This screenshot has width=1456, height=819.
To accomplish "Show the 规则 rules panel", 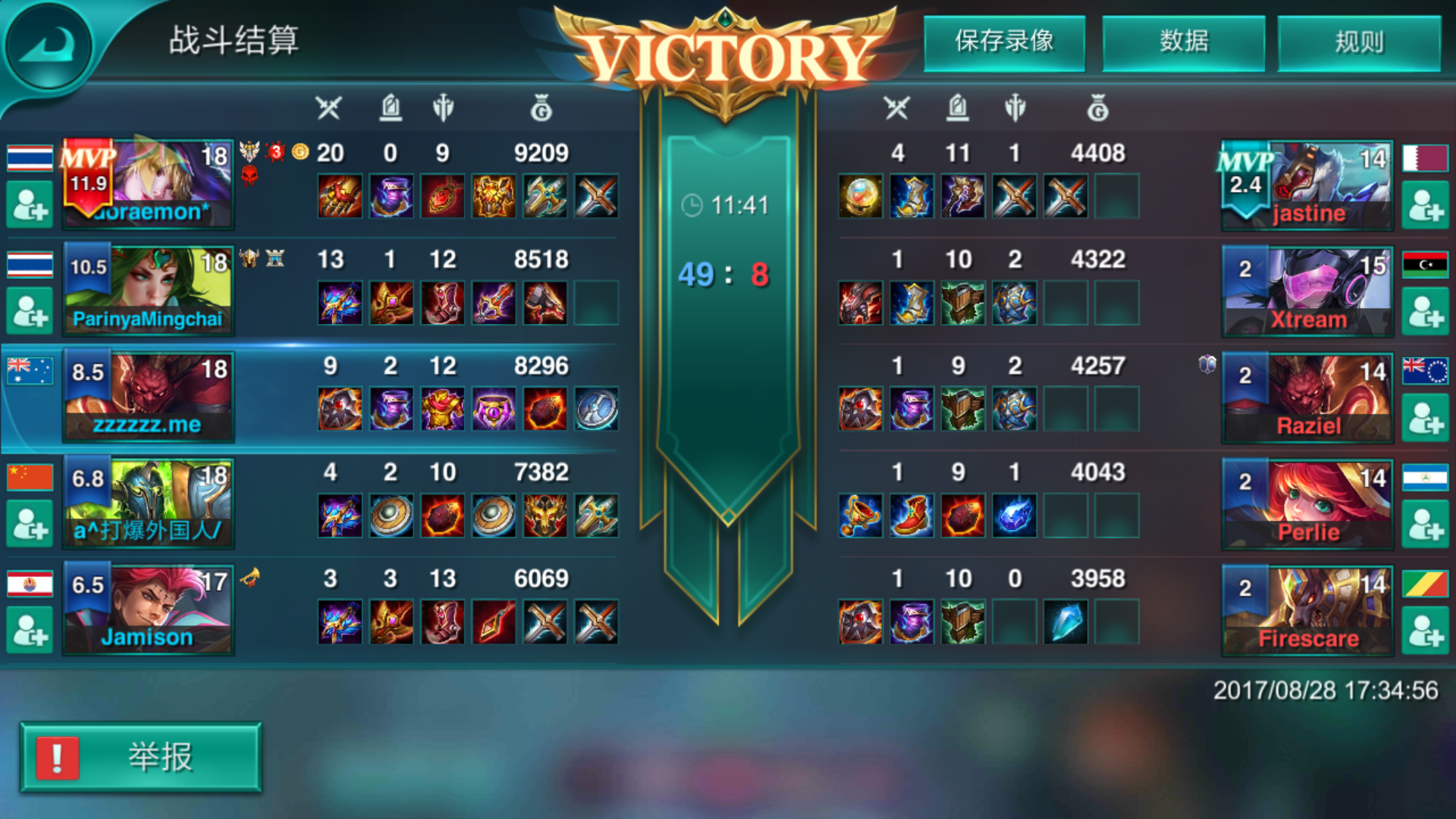I will point(1359,42).
